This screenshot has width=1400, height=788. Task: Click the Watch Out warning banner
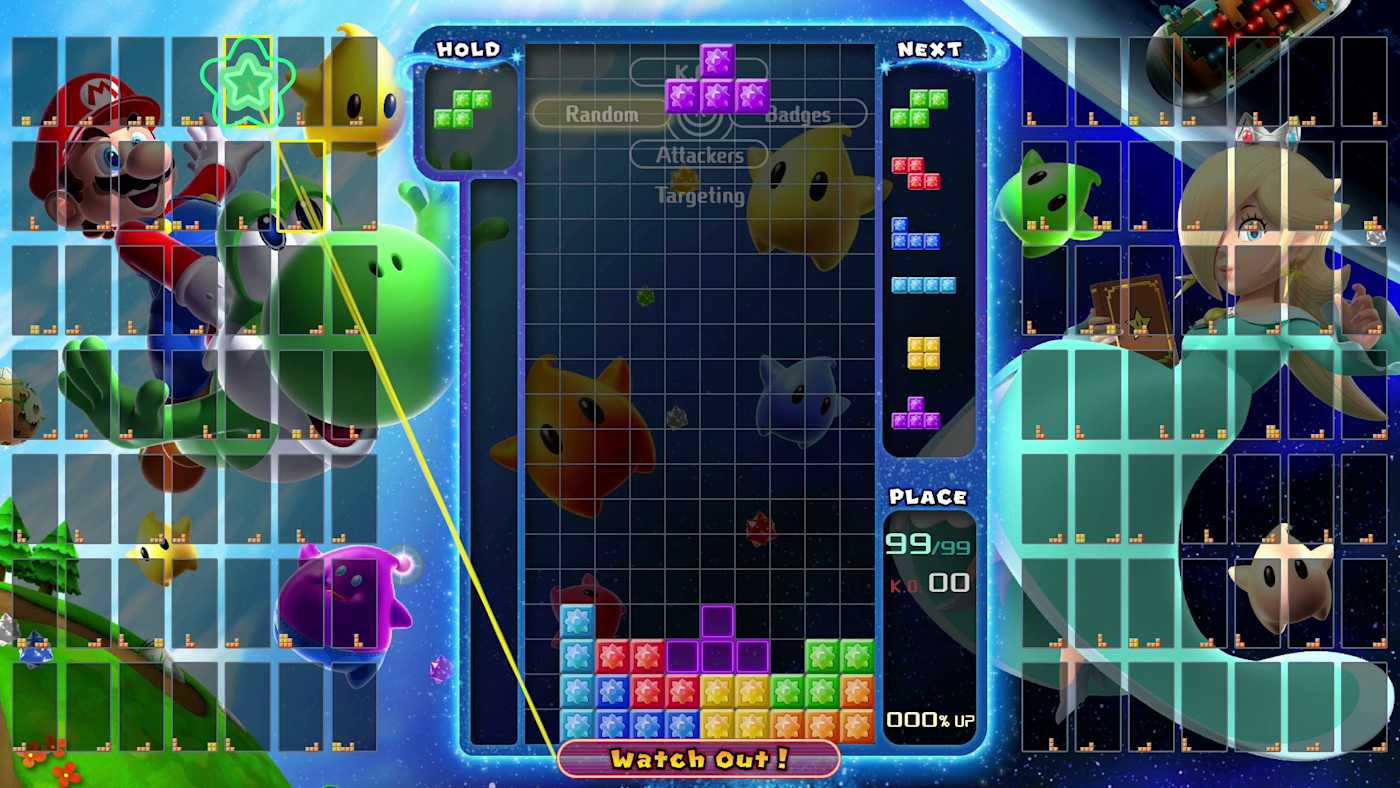[699, 760]
